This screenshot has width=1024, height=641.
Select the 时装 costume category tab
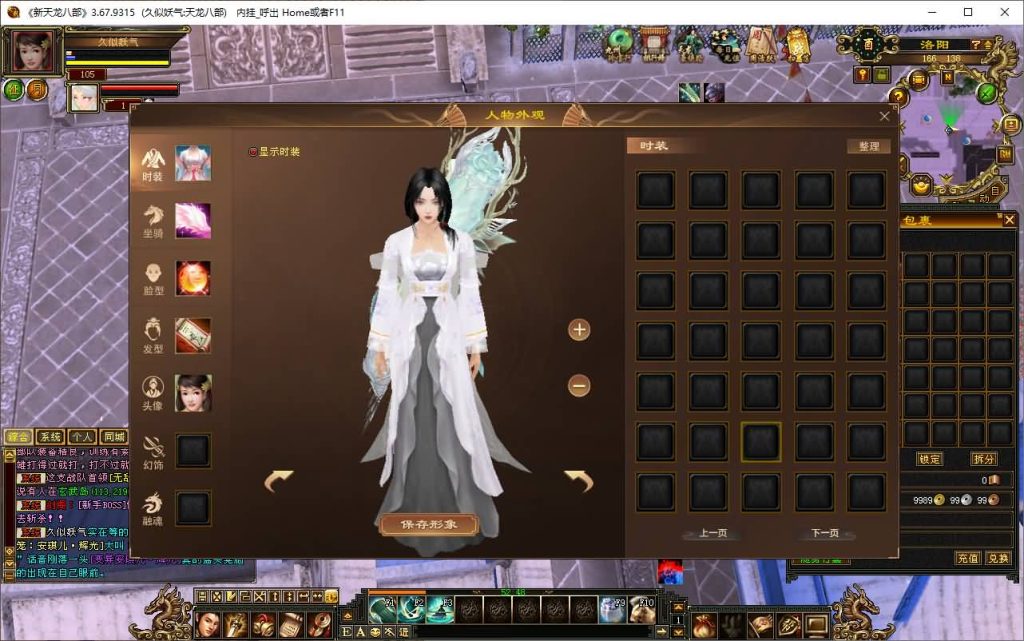(x=153, y=163)
